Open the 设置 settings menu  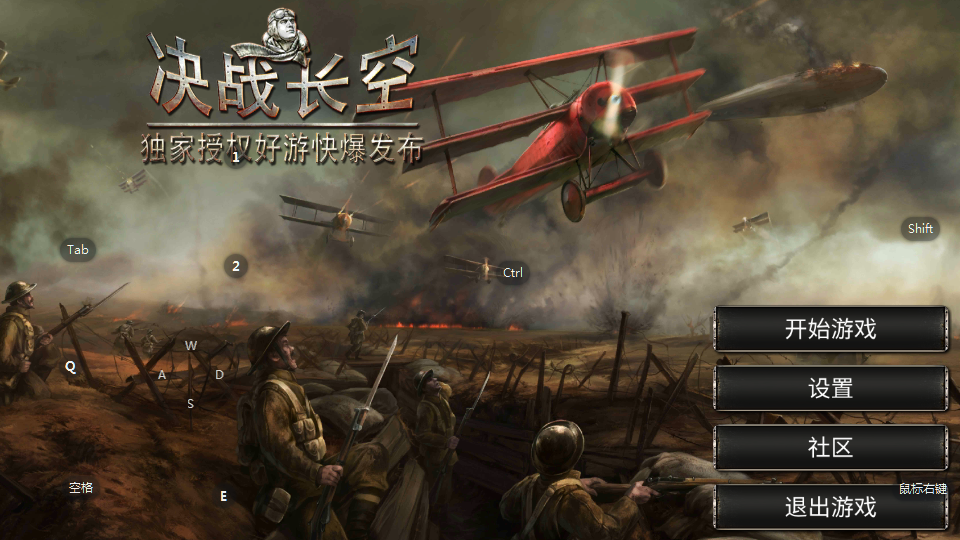tap(830, 388)
